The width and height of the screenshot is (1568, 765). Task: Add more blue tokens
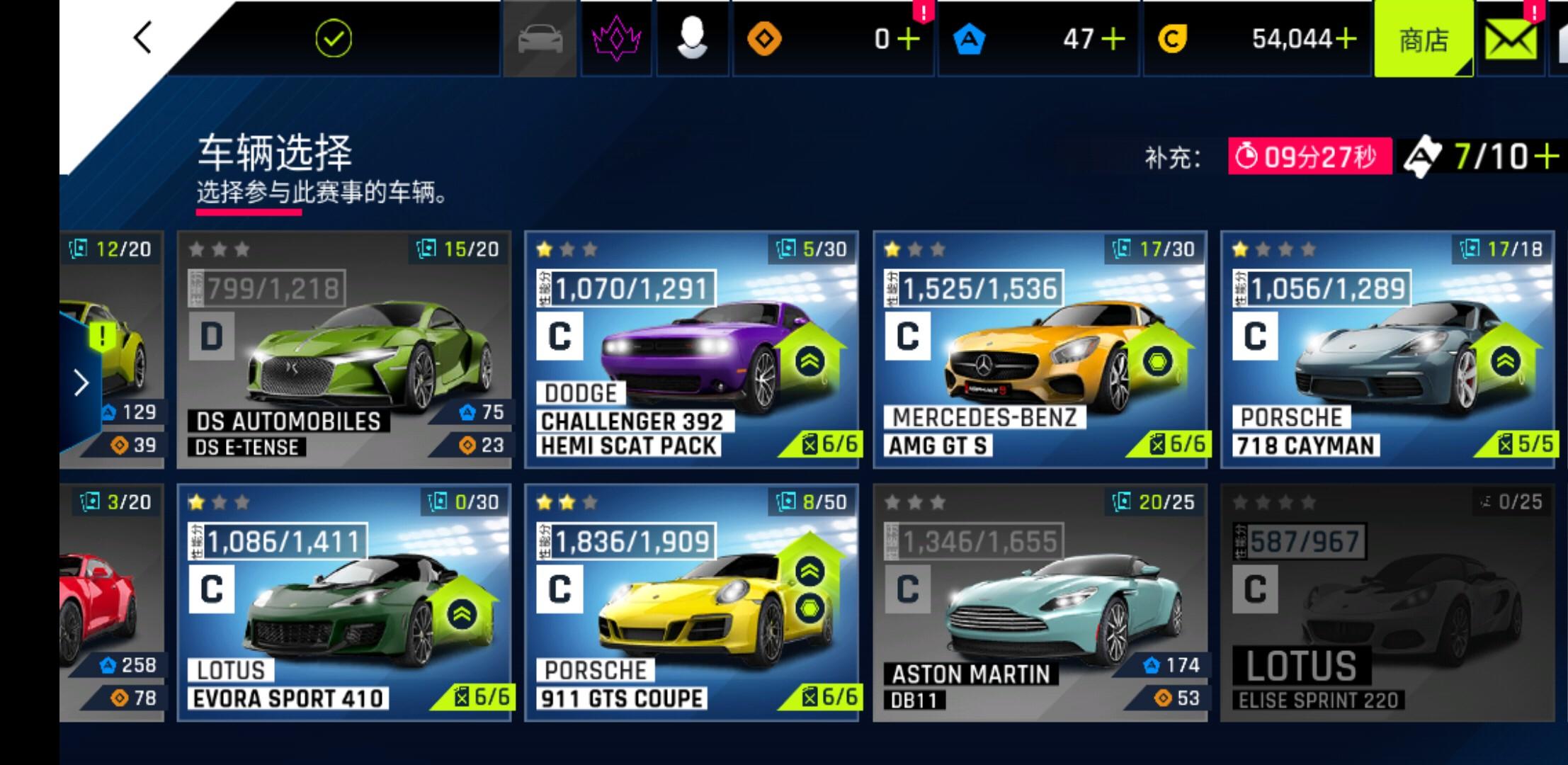coord(1113,39)
